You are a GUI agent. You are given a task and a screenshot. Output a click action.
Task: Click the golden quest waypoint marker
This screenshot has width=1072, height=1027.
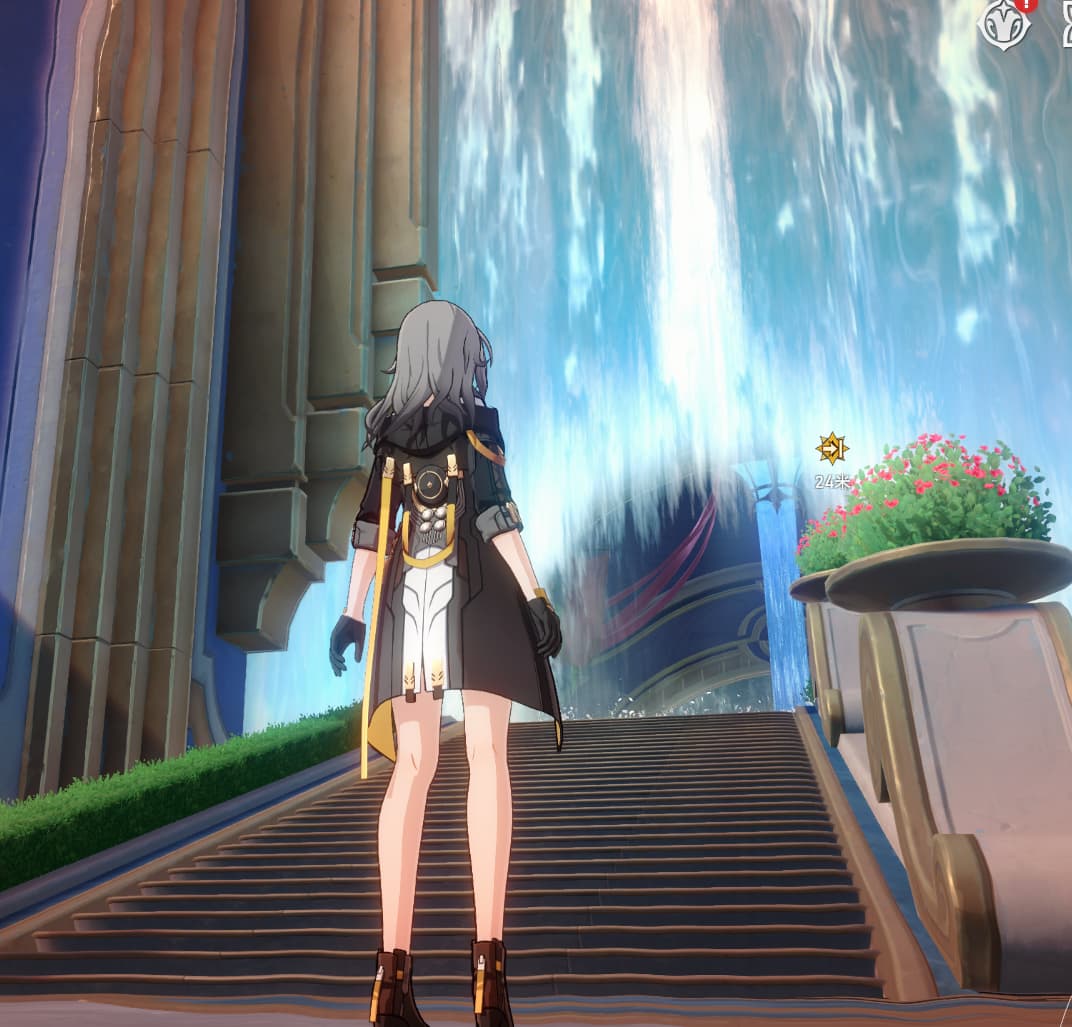[x=831, y=448]
